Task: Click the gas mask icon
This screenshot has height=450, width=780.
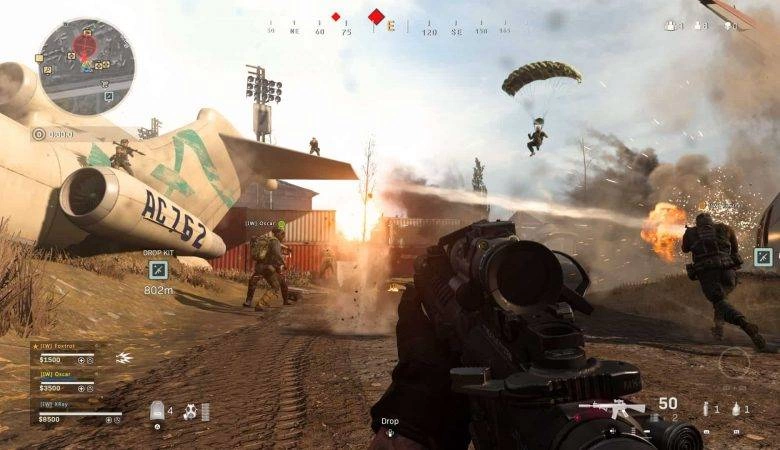Action: (x=189, y=410)
